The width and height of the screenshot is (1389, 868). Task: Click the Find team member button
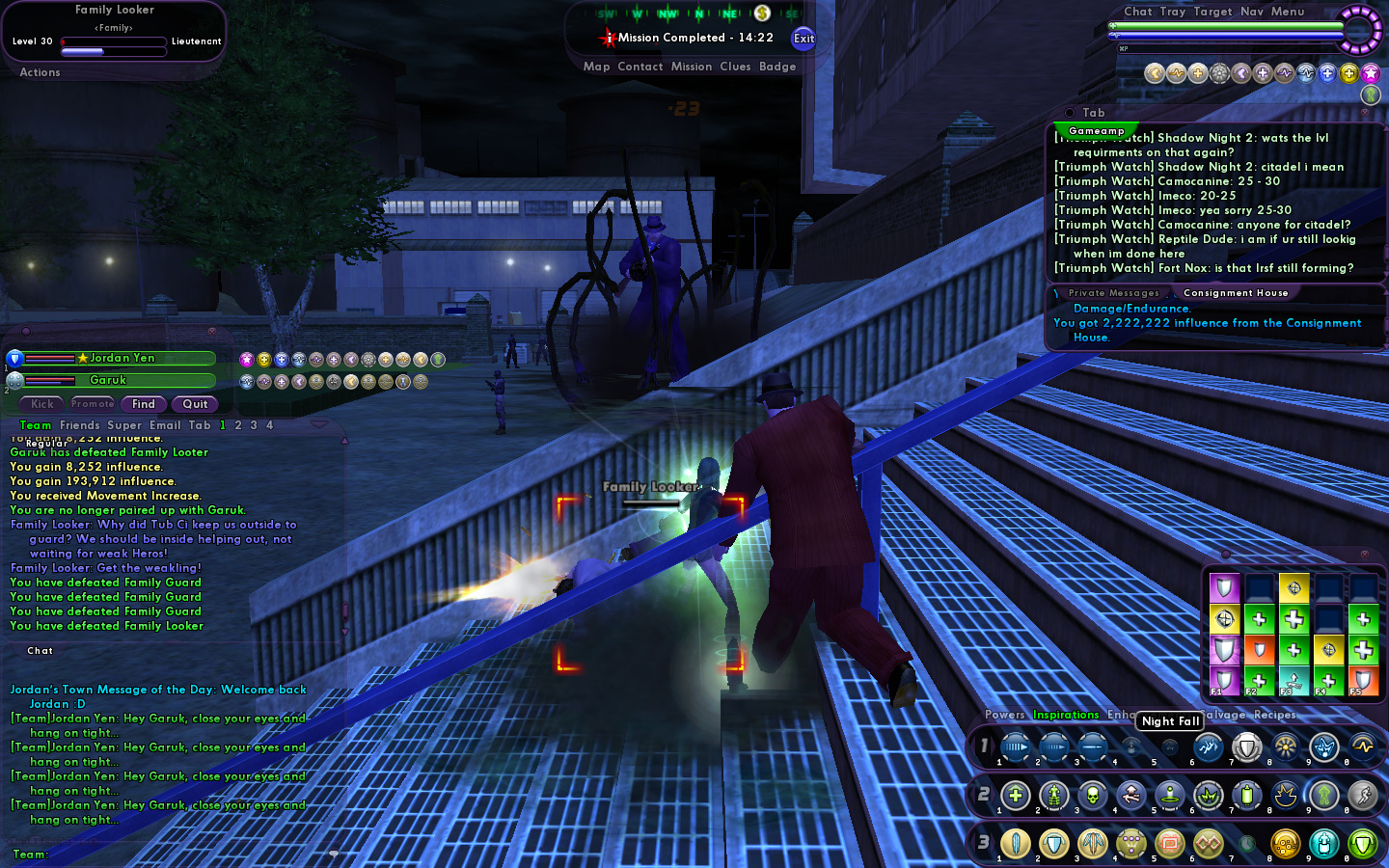tap(144, 404)
